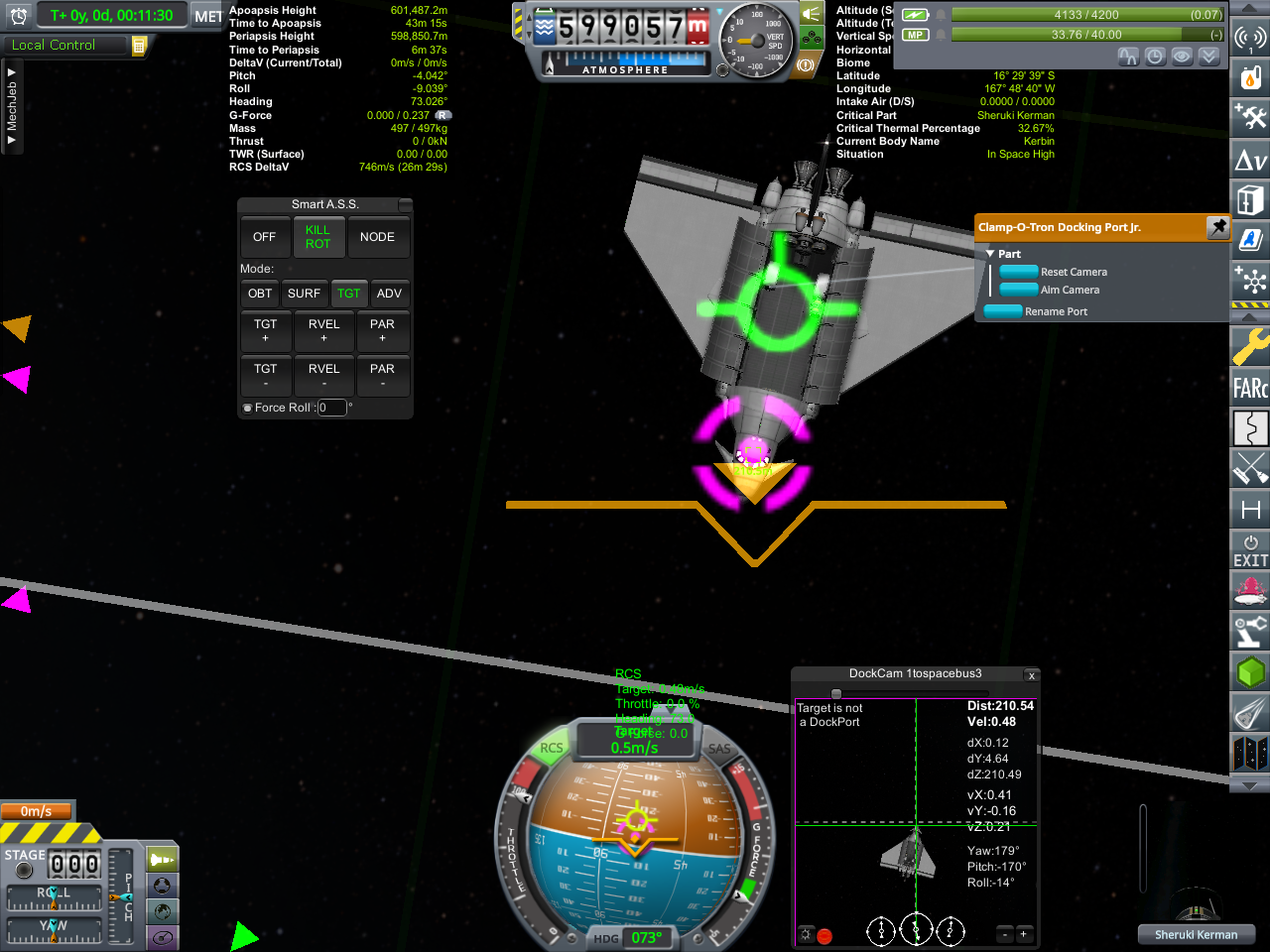Screen dimensions: 1270x952
Task: Toggle the Force Roll option
Action: 248,408
